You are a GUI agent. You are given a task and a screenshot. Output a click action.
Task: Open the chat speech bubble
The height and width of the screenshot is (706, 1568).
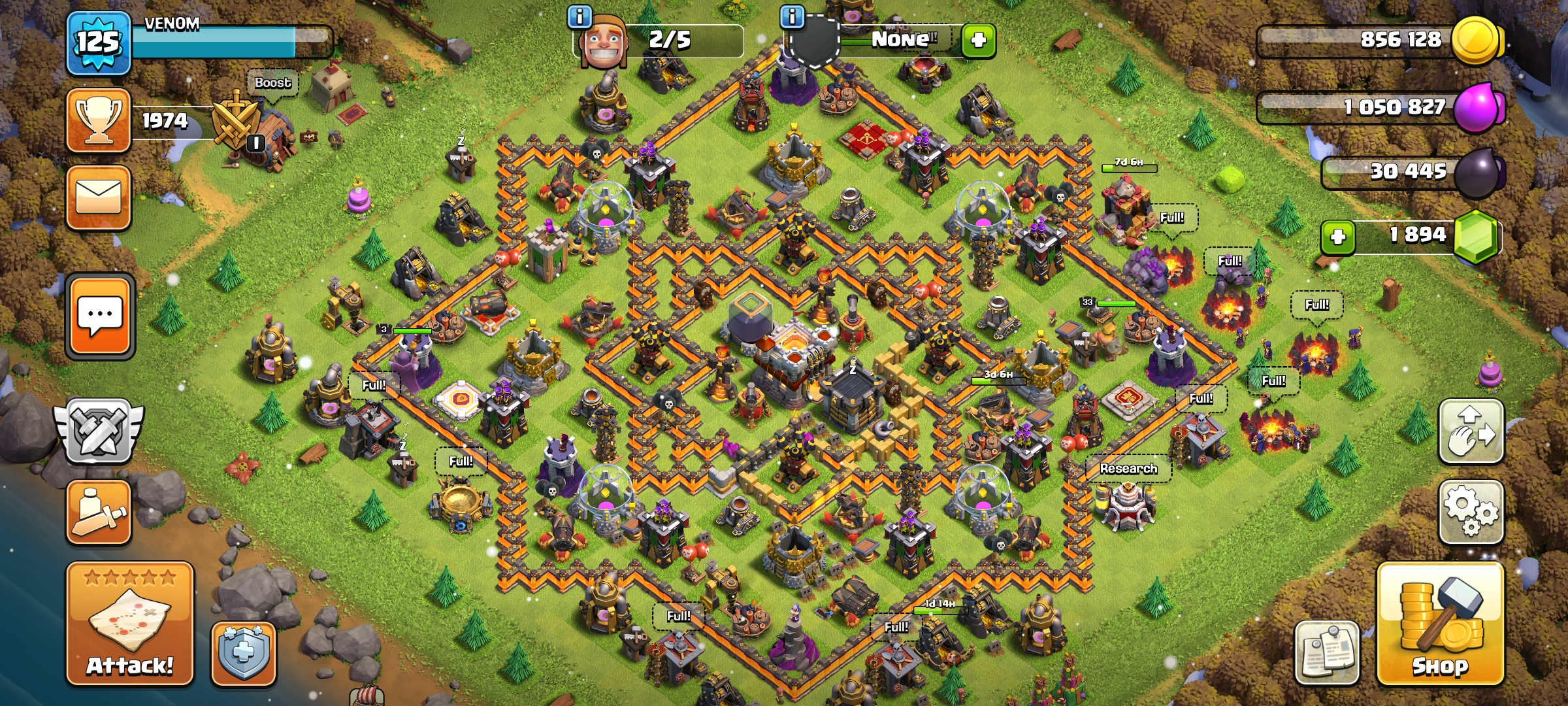(99, 316)
